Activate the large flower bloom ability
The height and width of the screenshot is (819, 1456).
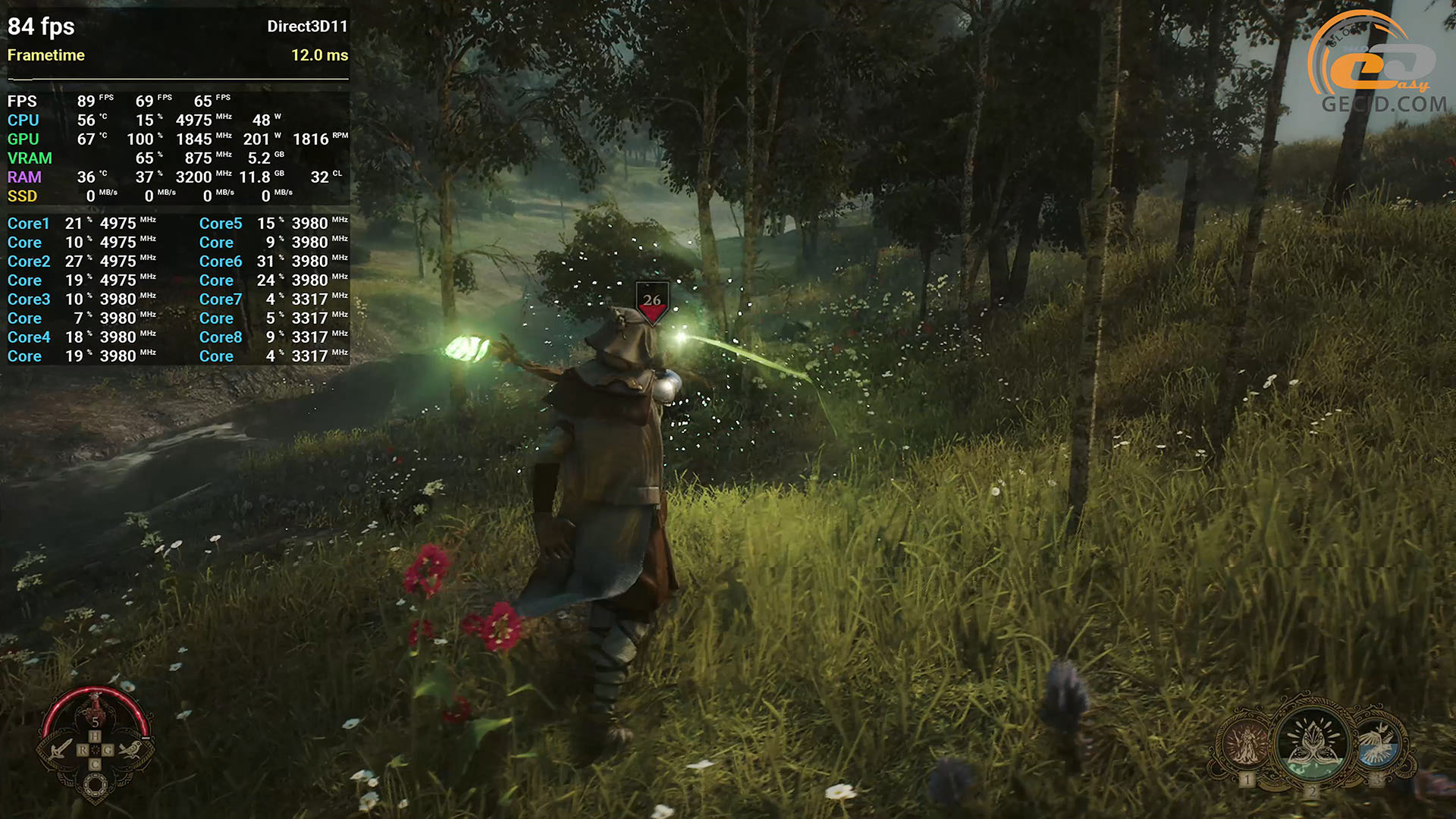(1312, 742)
